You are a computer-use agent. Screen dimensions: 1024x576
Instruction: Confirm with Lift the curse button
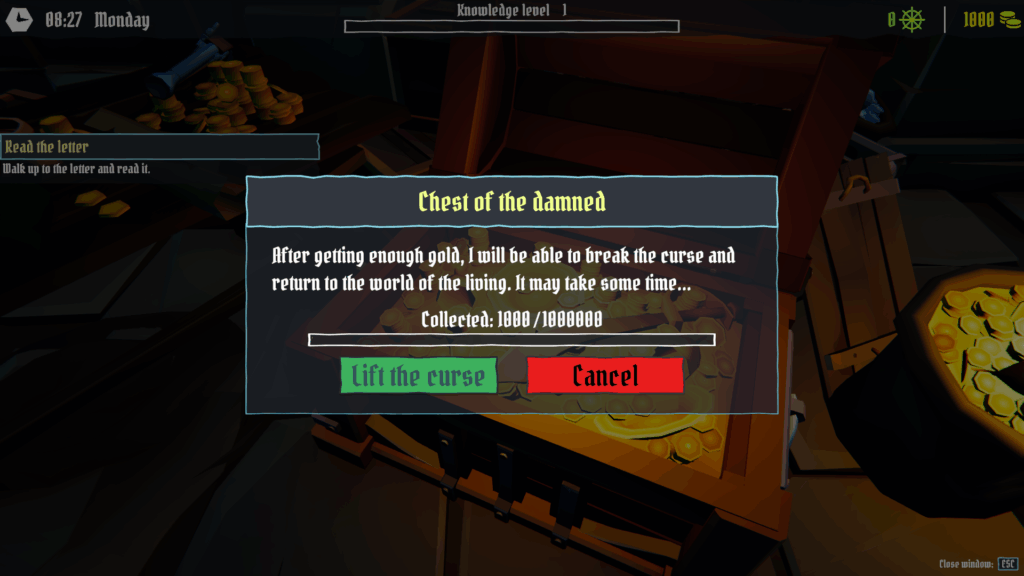coord(418,376)
